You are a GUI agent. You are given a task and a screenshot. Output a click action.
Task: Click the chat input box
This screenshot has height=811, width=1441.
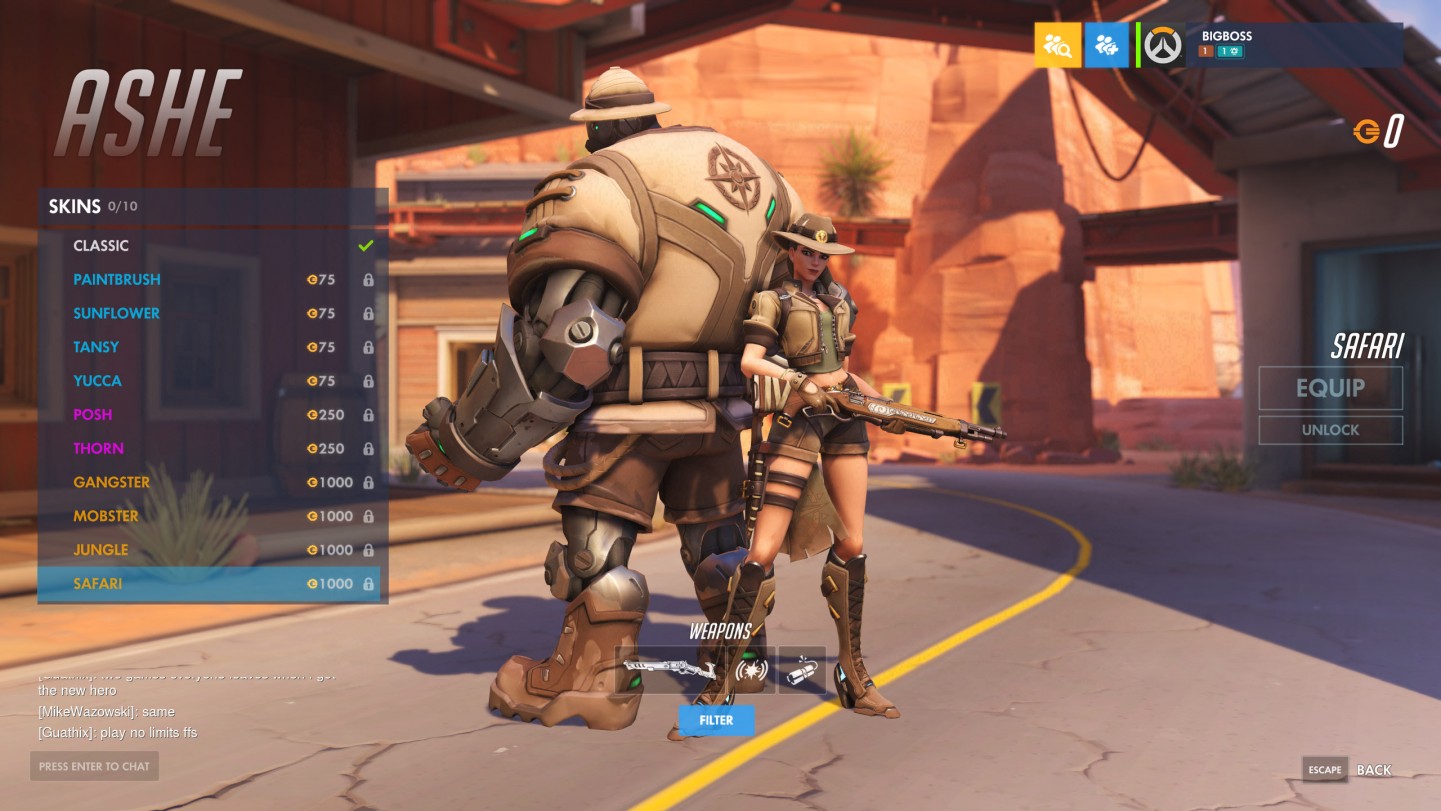94,767
